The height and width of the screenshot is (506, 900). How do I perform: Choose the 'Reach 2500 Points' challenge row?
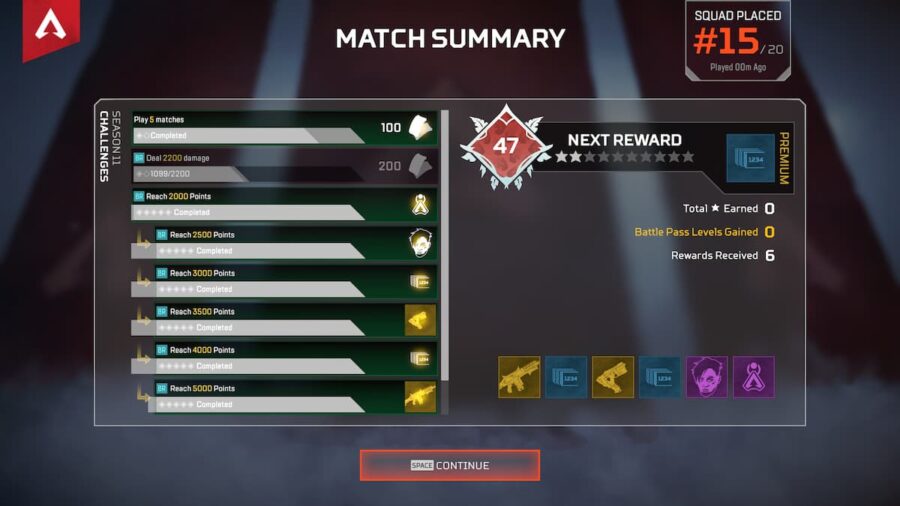pos(295,243)
